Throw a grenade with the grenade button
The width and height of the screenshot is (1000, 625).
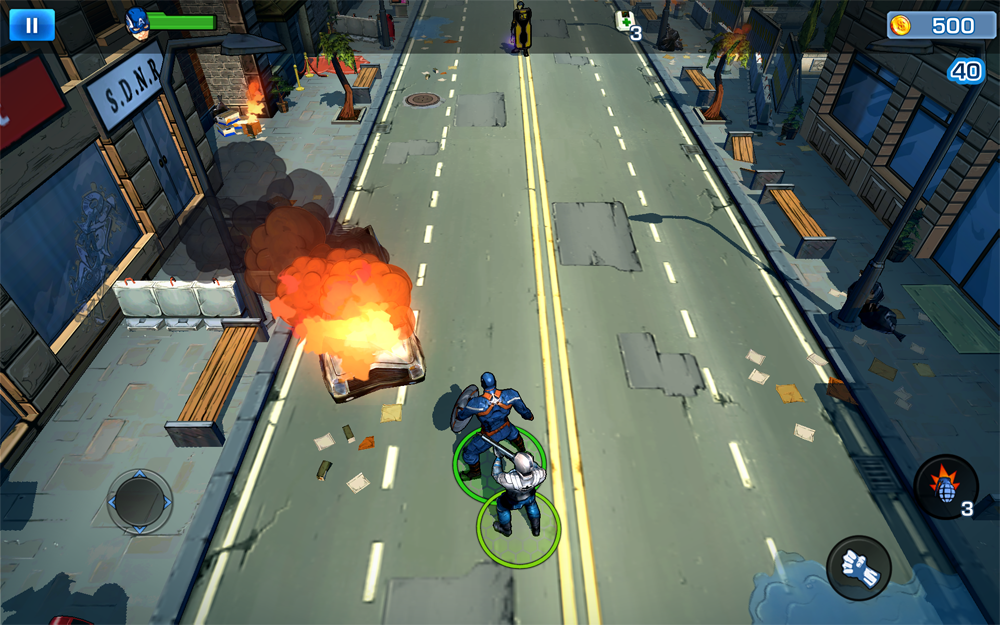(x=945, y=486)
